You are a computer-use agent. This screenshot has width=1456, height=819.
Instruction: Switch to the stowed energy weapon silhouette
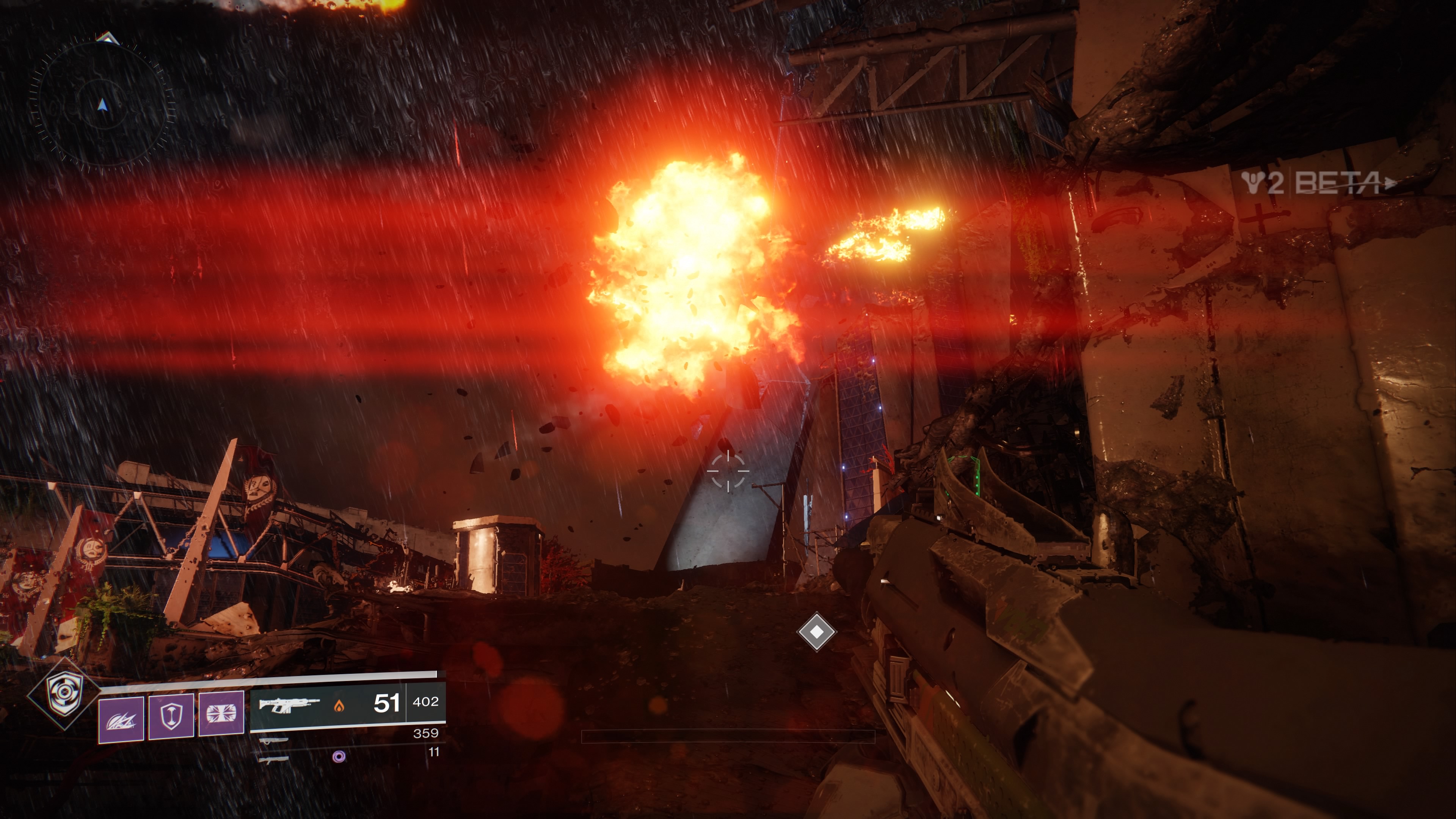(273, 740)
